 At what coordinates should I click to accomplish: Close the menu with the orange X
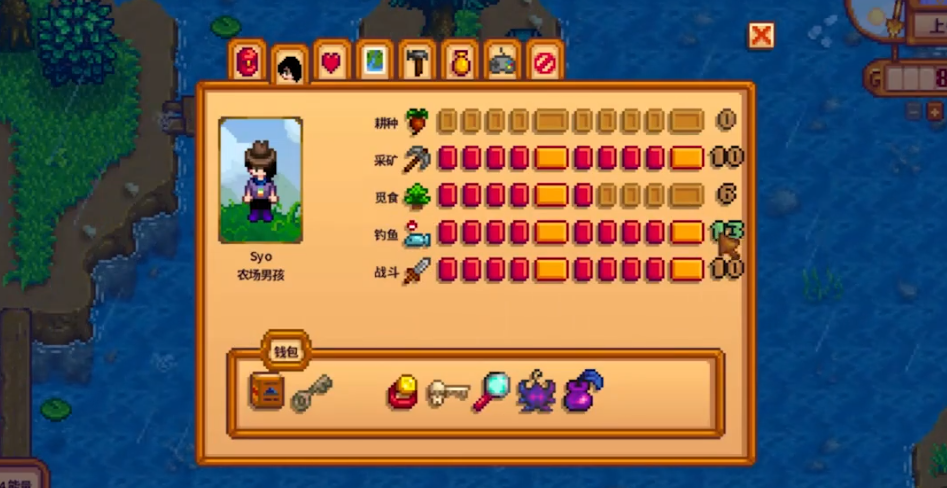[761, 36]
